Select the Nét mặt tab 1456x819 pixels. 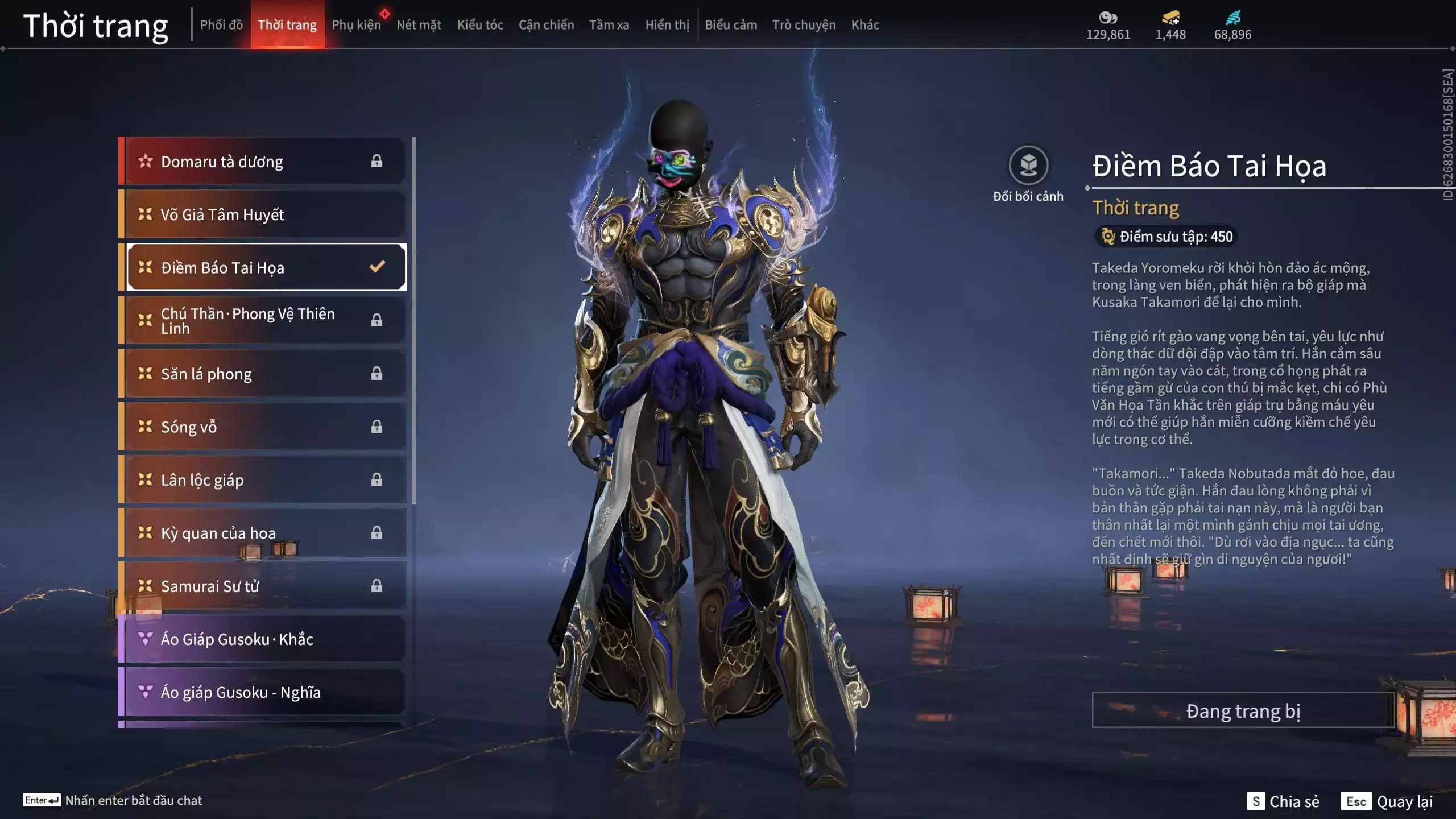(x=419, y=25)
